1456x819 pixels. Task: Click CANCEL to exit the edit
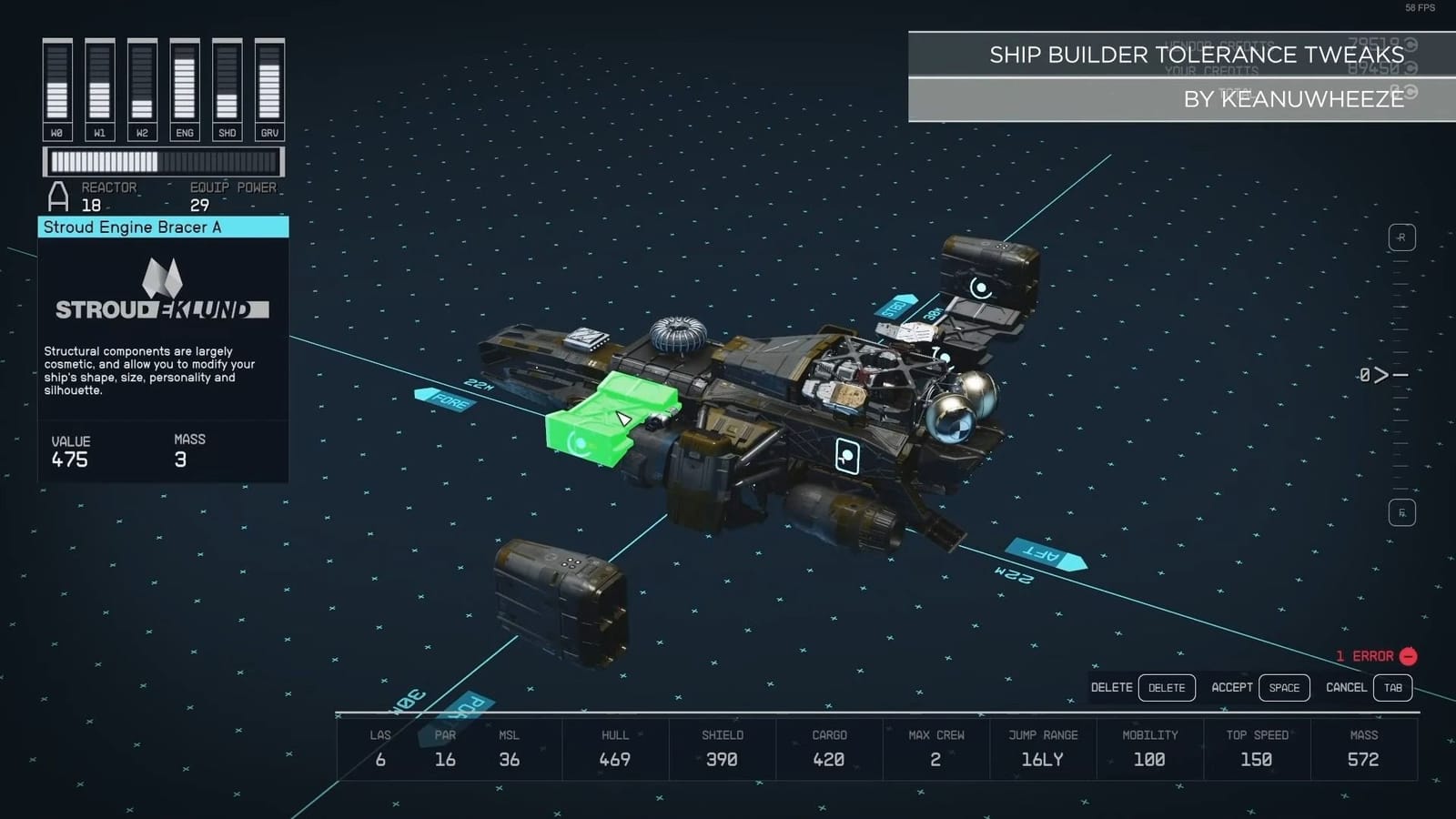(1346, 688)
